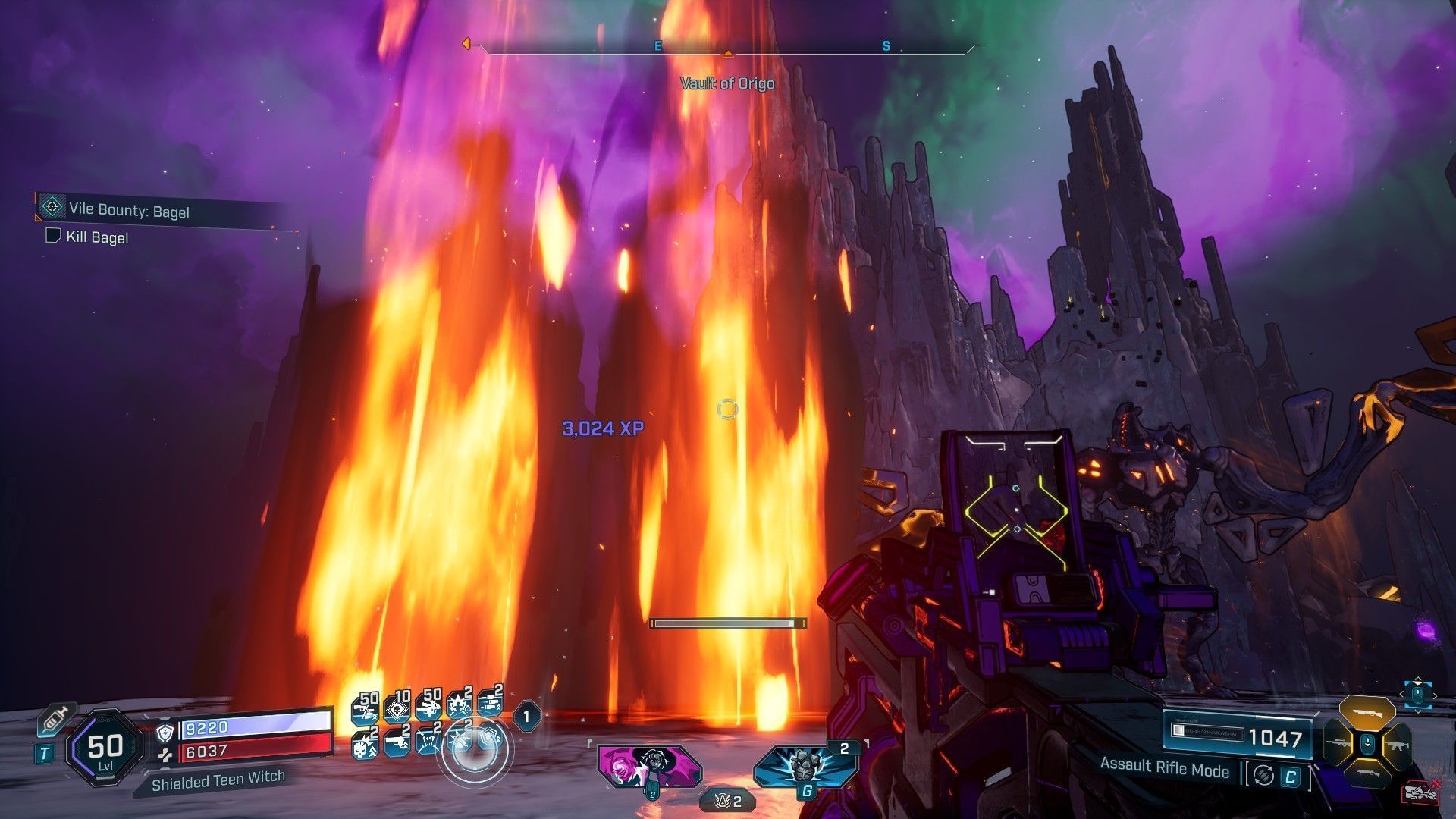Click the level 50 character badge

tap(105, 747)
